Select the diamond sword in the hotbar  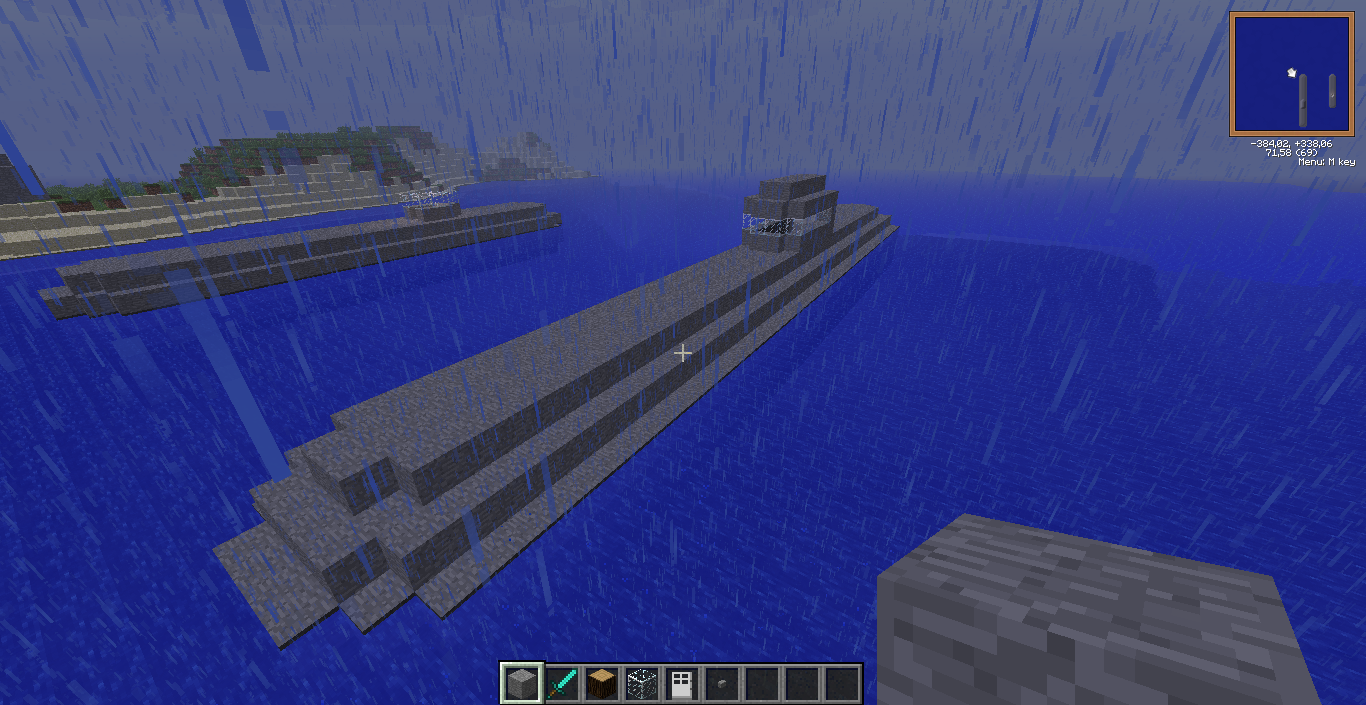pyautogui.click(x=561, y=683)
